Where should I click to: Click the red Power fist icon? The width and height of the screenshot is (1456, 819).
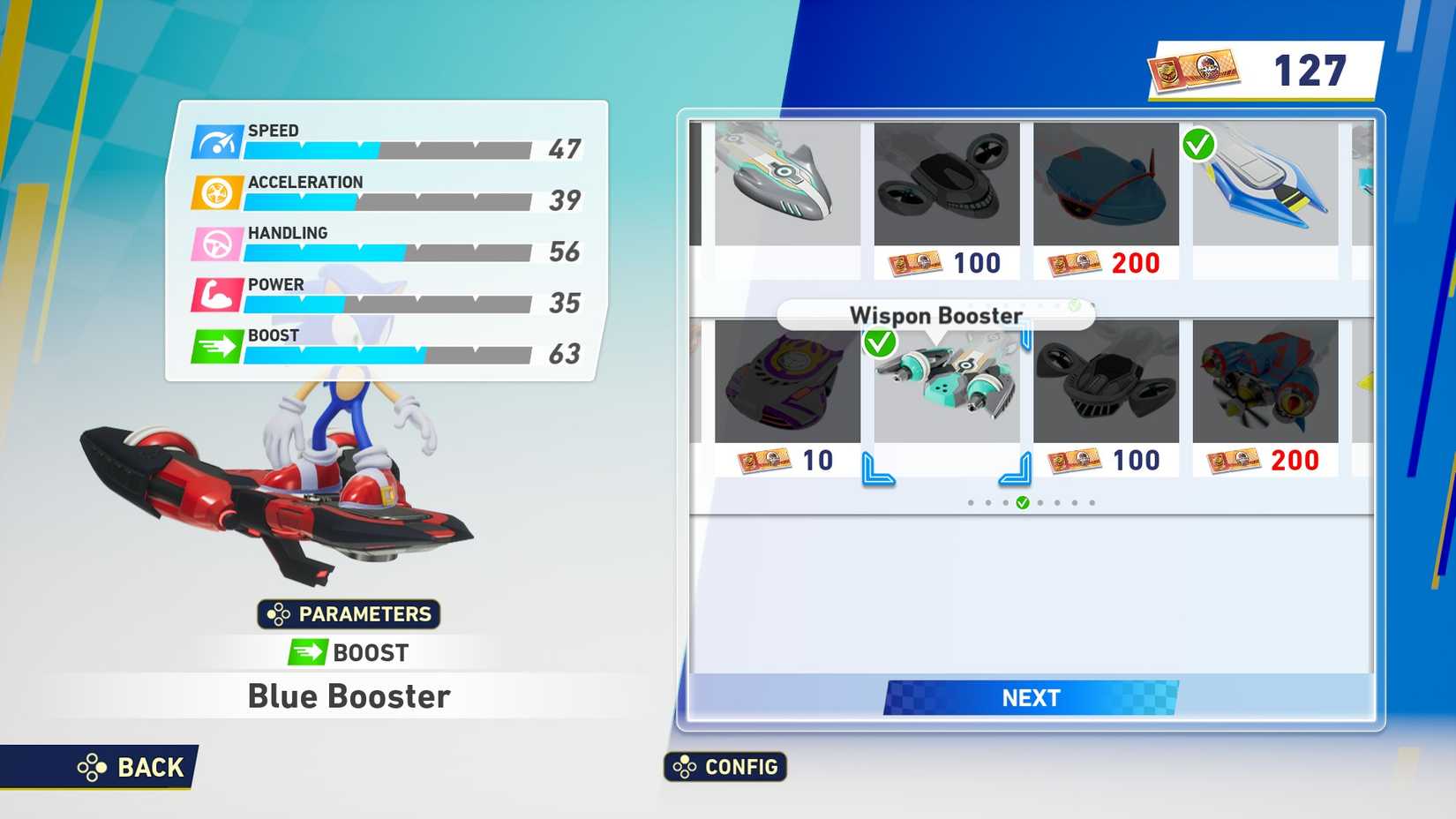click(x=215, y=296)
